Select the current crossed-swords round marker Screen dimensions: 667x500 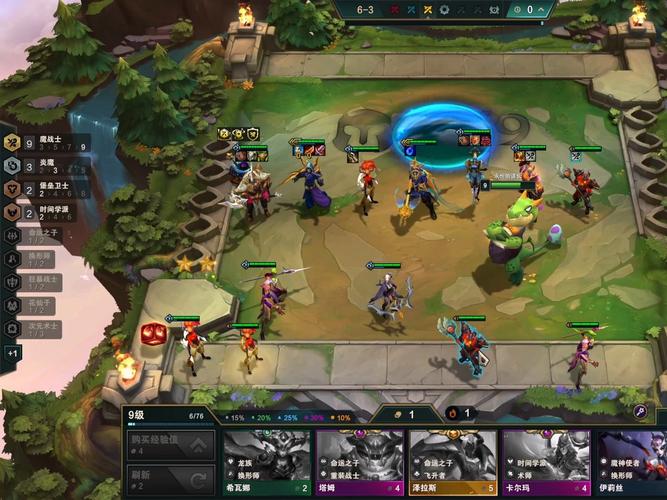click(x=427, y=11)
